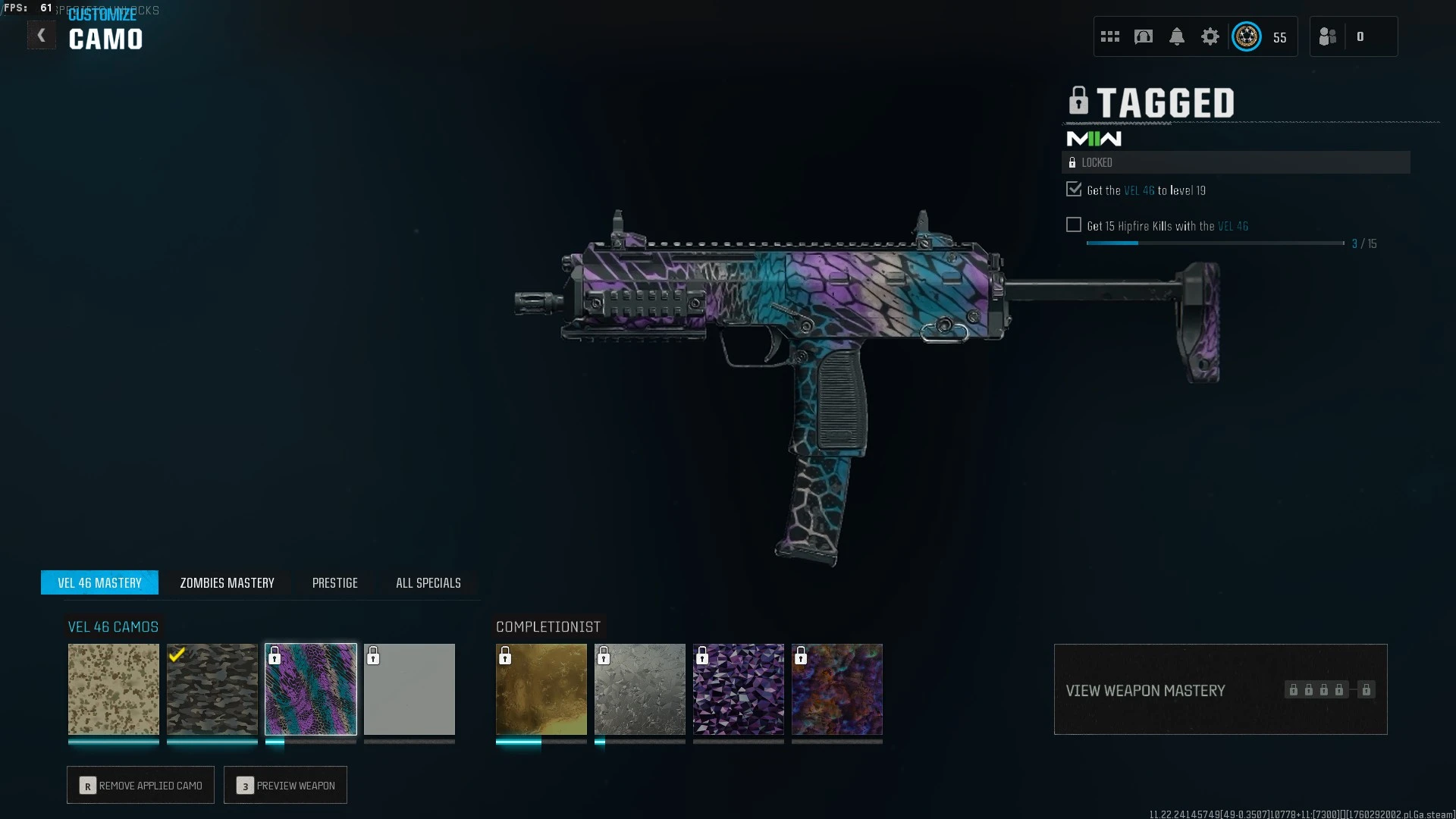
Task: Pick the purple and teal Tagged camo
Action: click(x=311, y=689)
